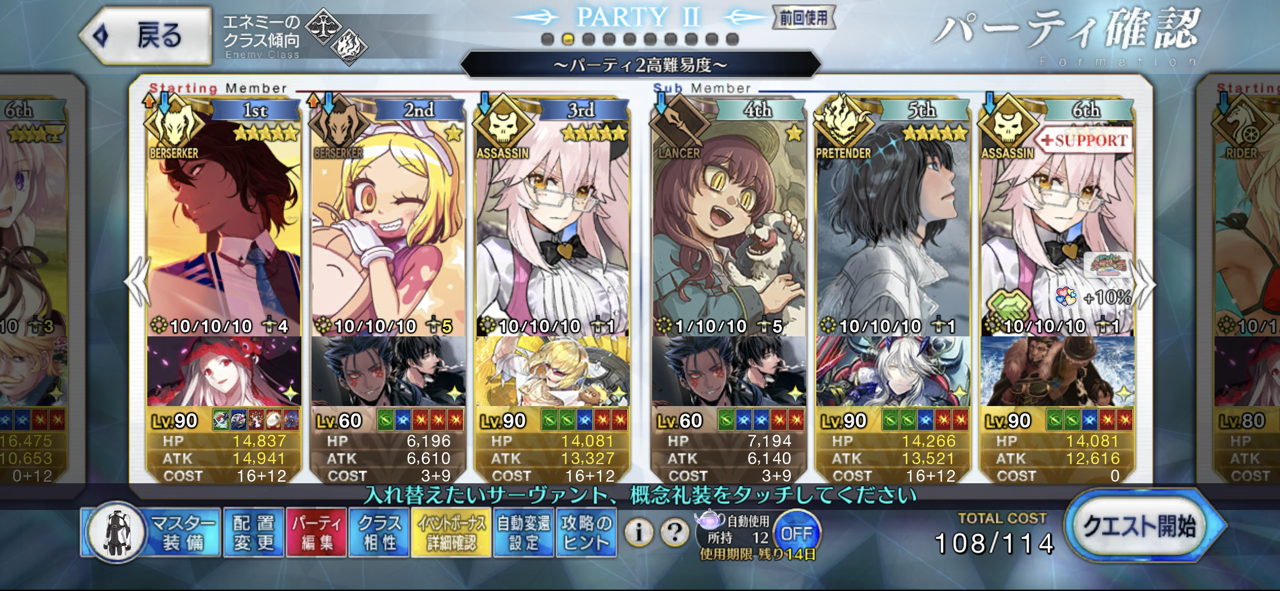Select the 5th slot Pretender servant card

892,230
